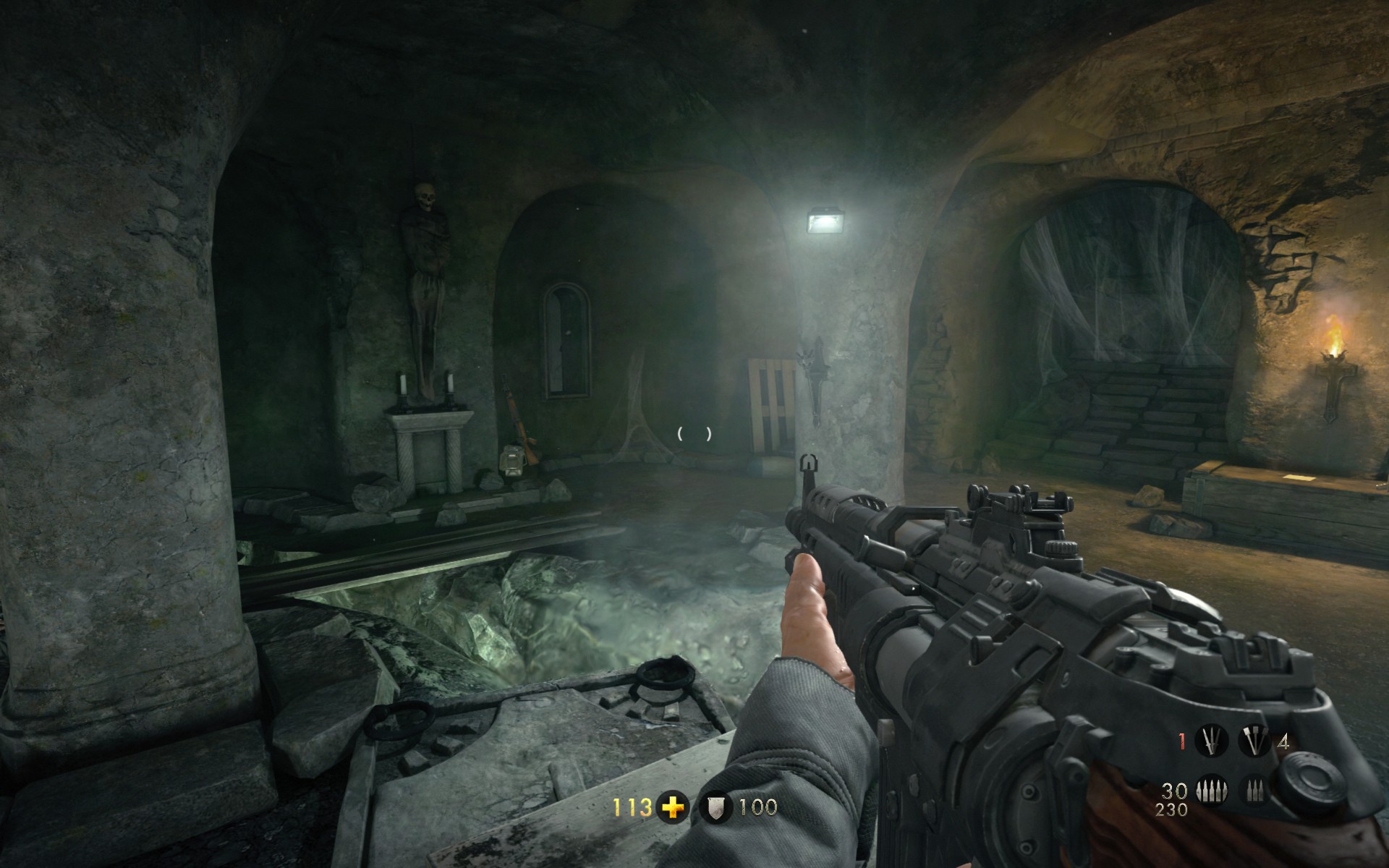Click the five-bullet rifle ammo icon
This screenshot has width=1389, height=868.
coord(1210,791)
